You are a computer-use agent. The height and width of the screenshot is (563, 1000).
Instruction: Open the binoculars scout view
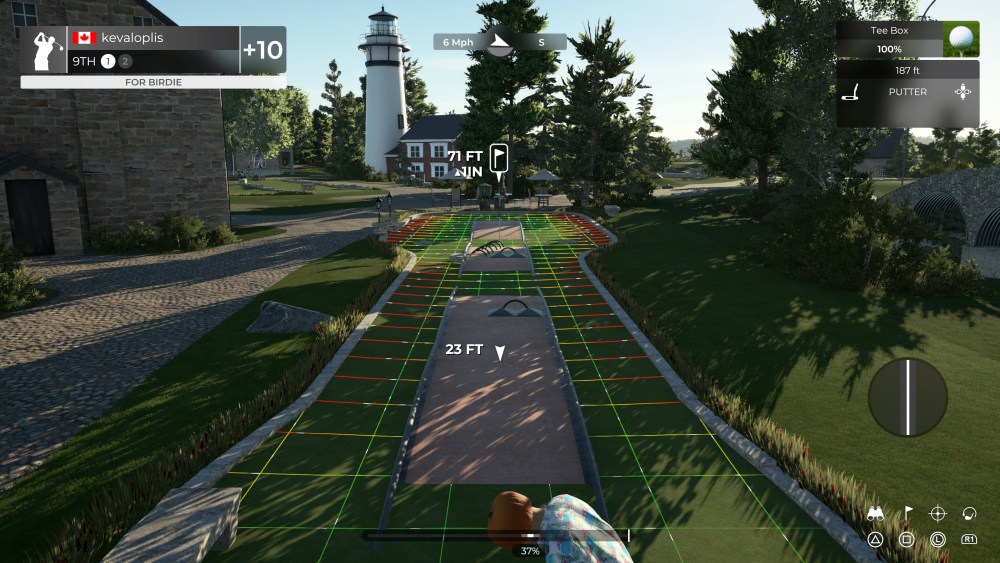tap(875, 514)
